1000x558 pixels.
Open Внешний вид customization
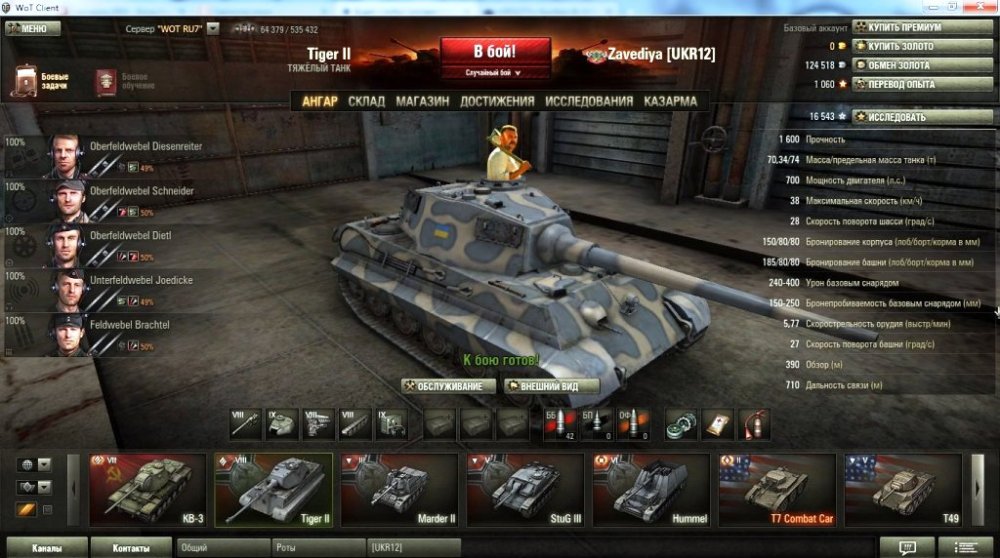pyautogui.click(x=552, y=386)
